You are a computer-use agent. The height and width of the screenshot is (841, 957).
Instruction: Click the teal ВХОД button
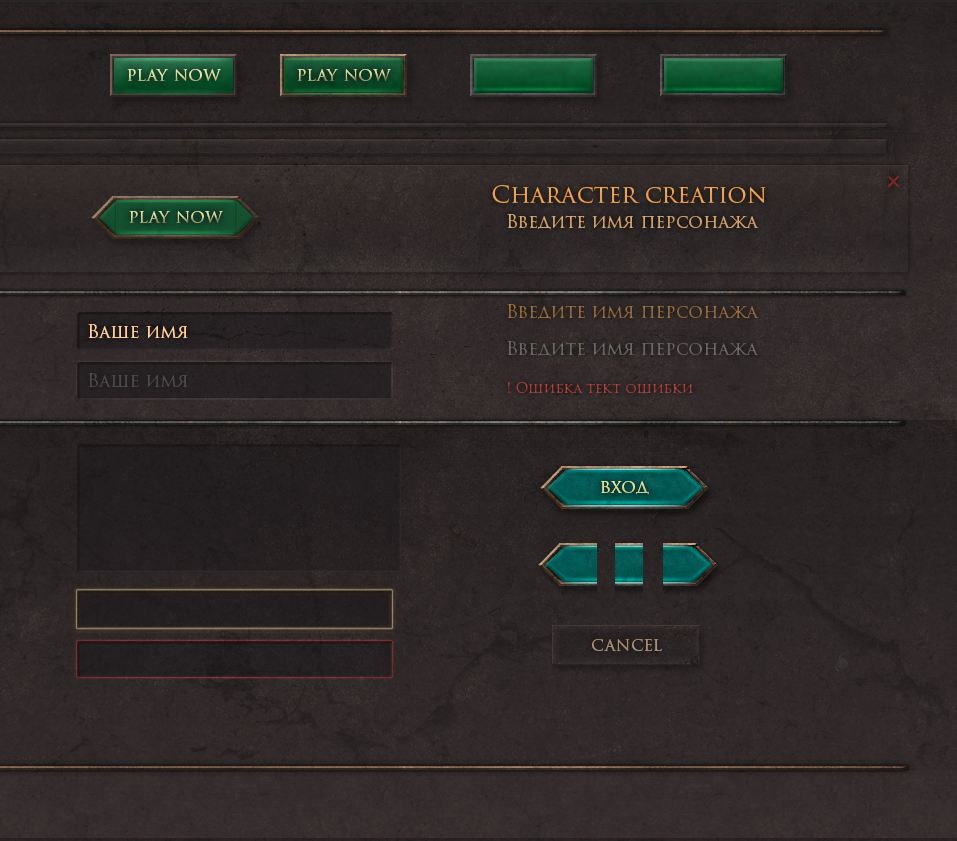click(x=624, y=487)
